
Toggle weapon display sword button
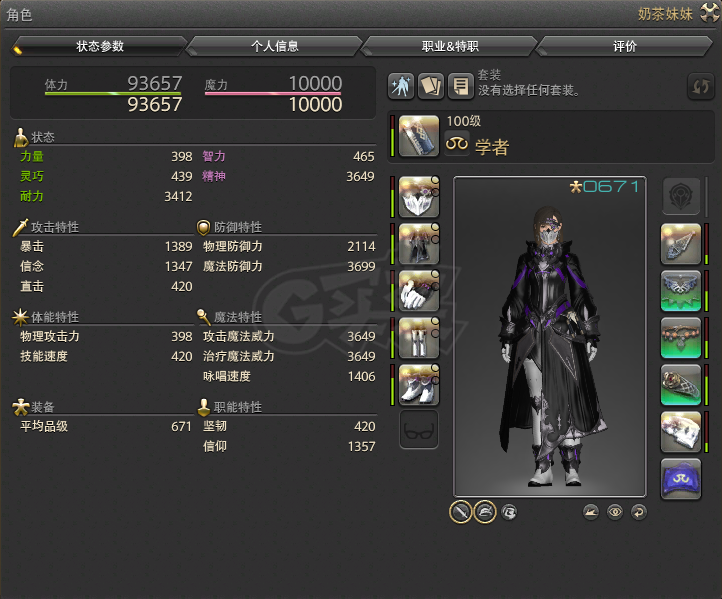[x=461, y=512]
